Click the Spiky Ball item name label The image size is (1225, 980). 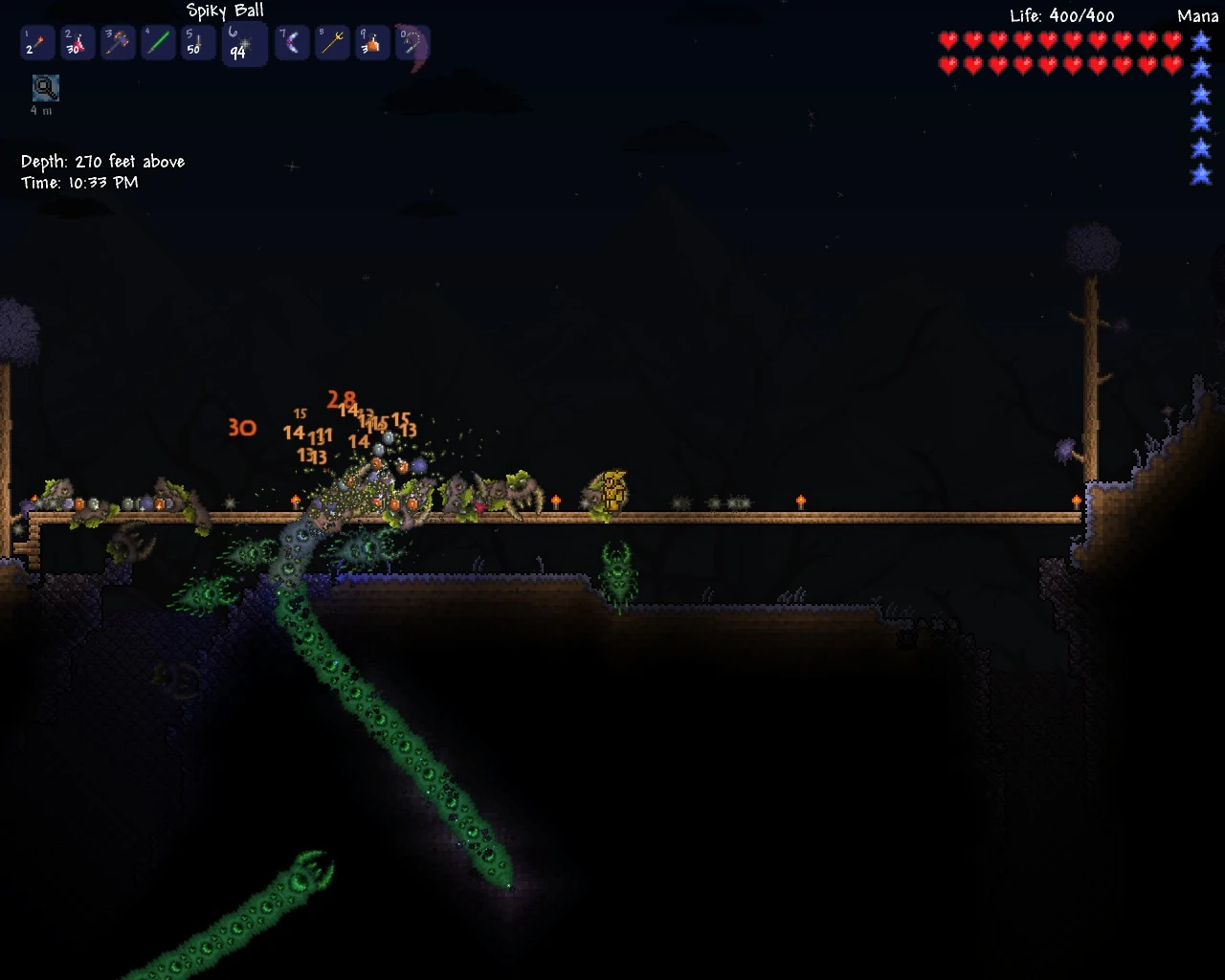click(x=225, y=11)
